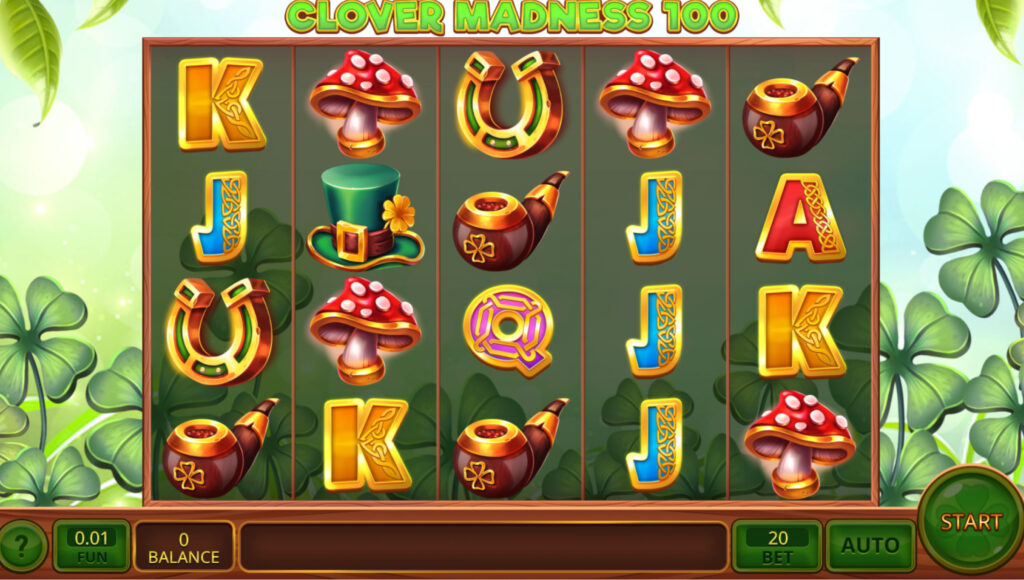Enable autoplay with the AUTO button

(x=870, y=546)
